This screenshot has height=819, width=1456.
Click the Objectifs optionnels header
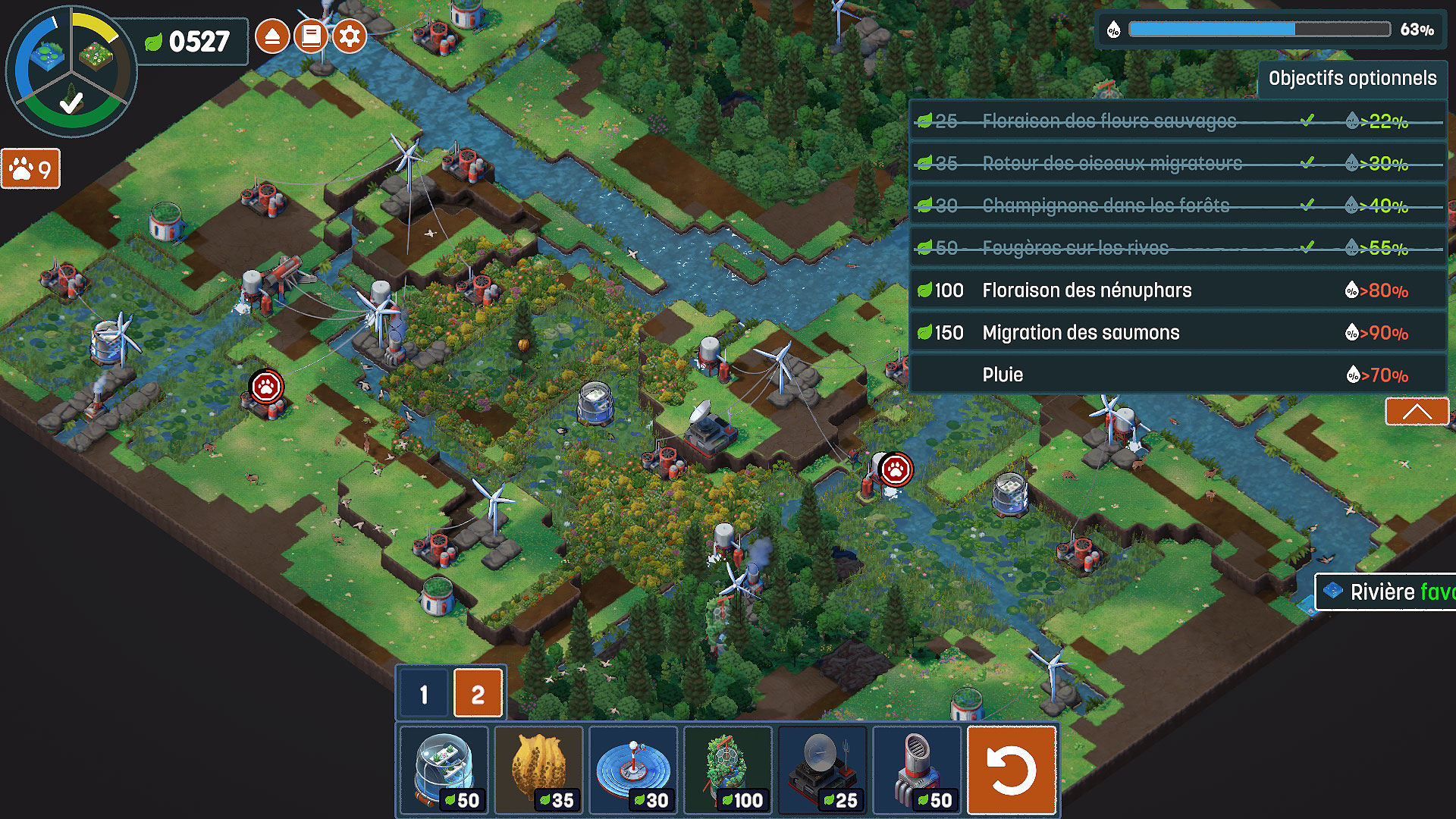[x=1352, y=79]
